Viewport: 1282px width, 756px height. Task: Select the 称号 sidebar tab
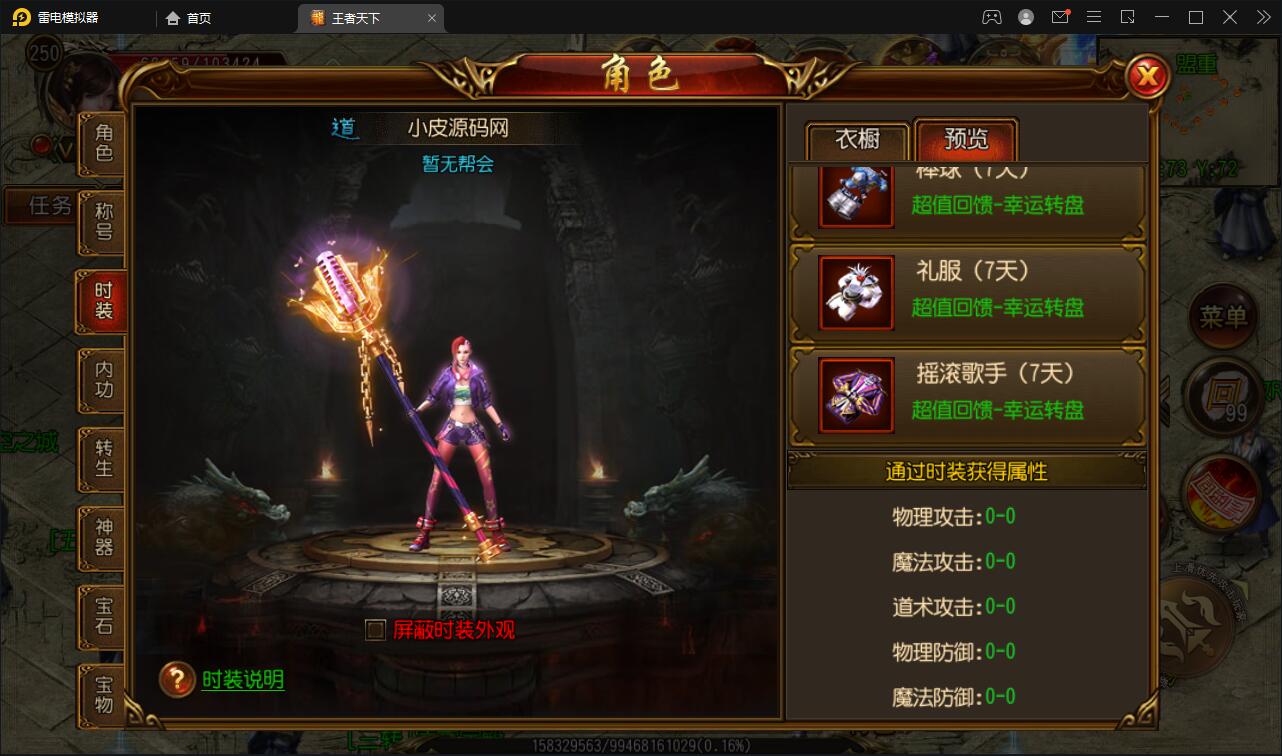[x=100, y=222]
